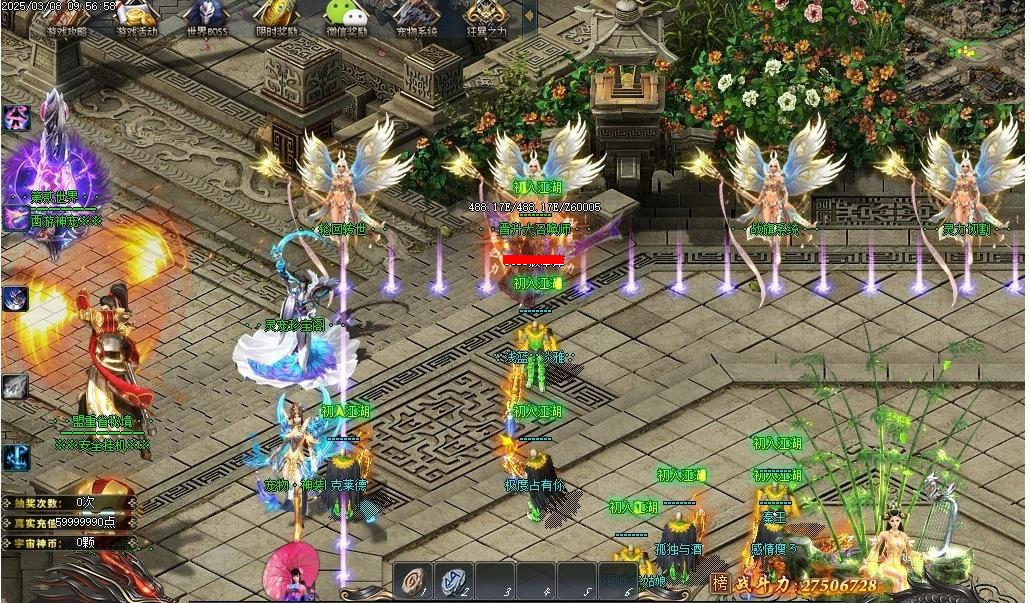Click the purple swirl skill icon beside 西游神宠
Image resolution: width=1030 pixels, height=603 pixels.
pyautogui.click(x=14, y=219)
